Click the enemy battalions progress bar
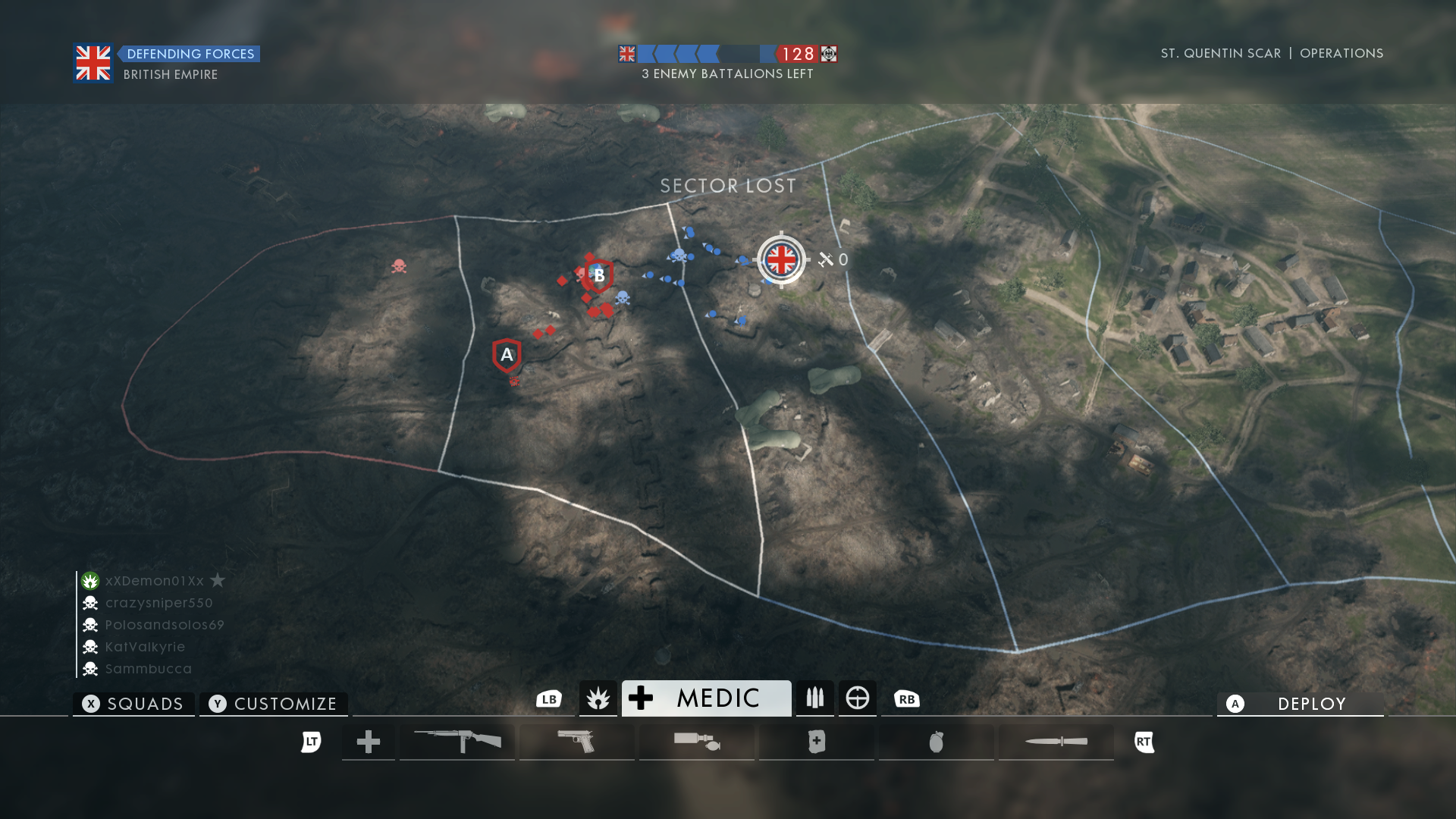 (724, 54)
